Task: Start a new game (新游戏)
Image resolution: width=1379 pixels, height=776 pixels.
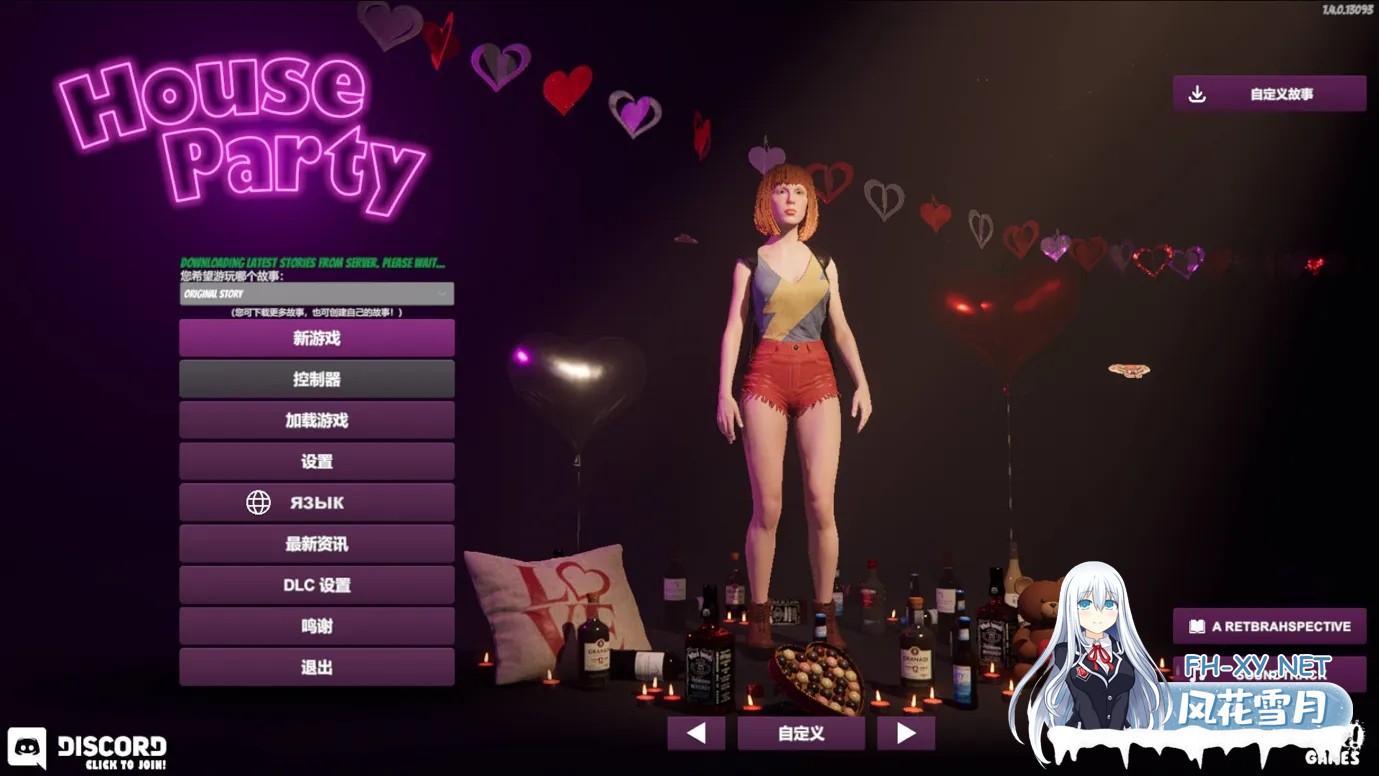Action: click(316, 338)
